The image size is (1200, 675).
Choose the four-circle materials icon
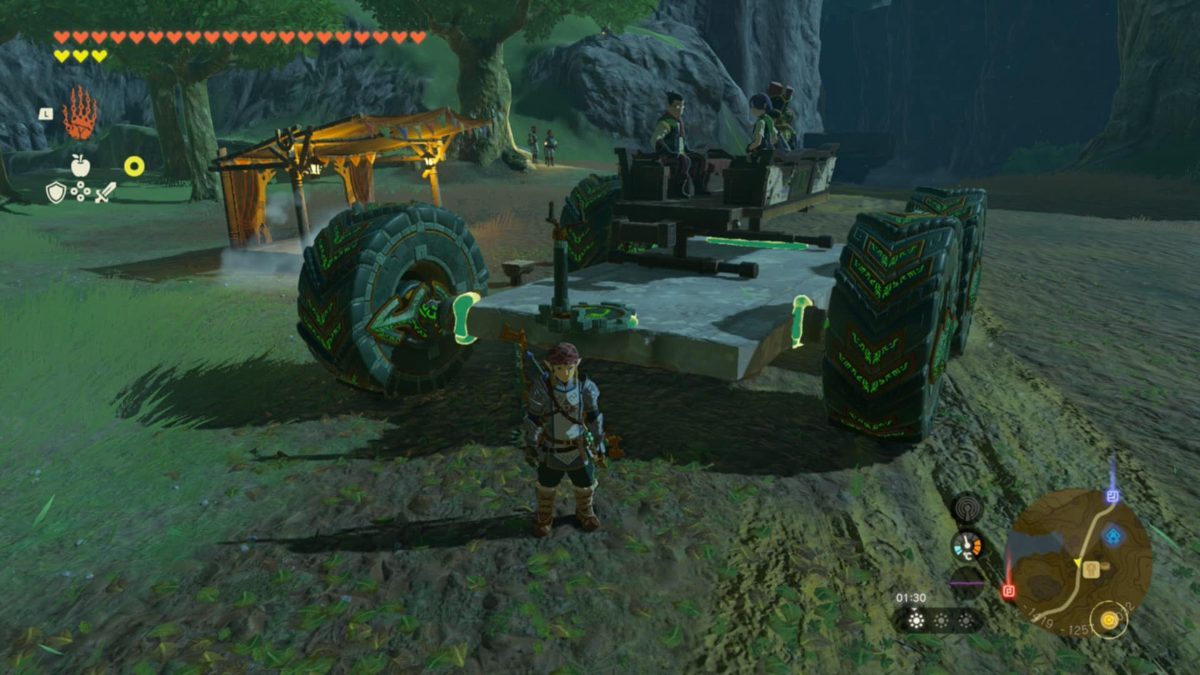click(x=80, y=192)
